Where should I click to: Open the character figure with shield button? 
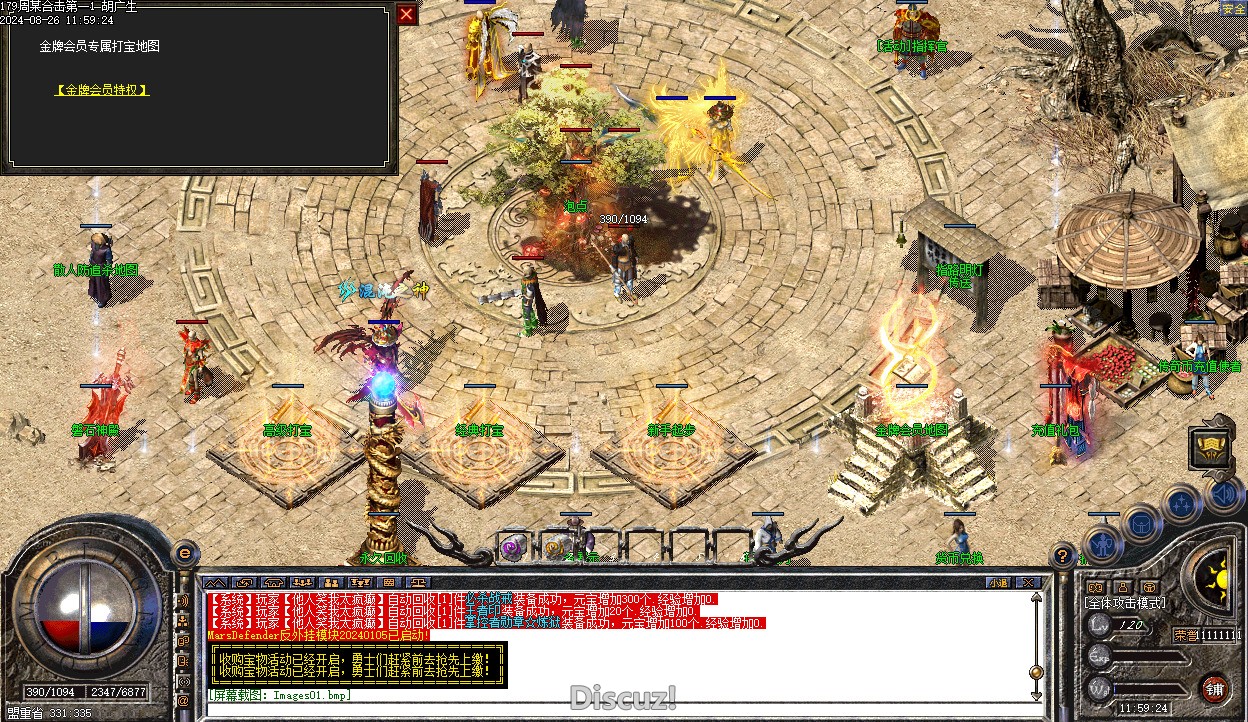[1102, 545]
